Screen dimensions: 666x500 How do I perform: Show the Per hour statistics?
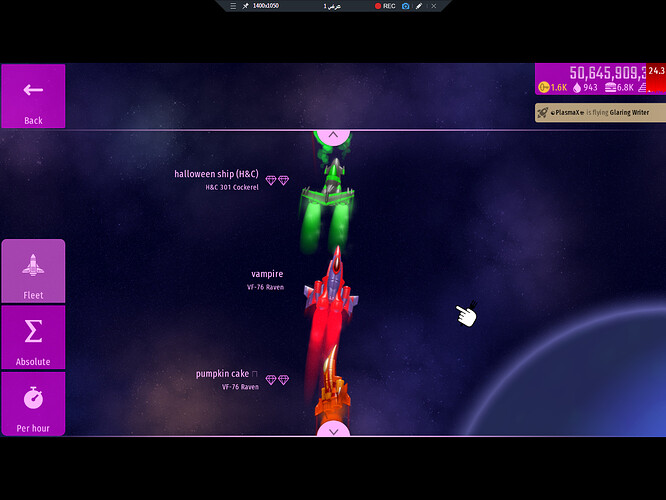[x=33, y=403]
